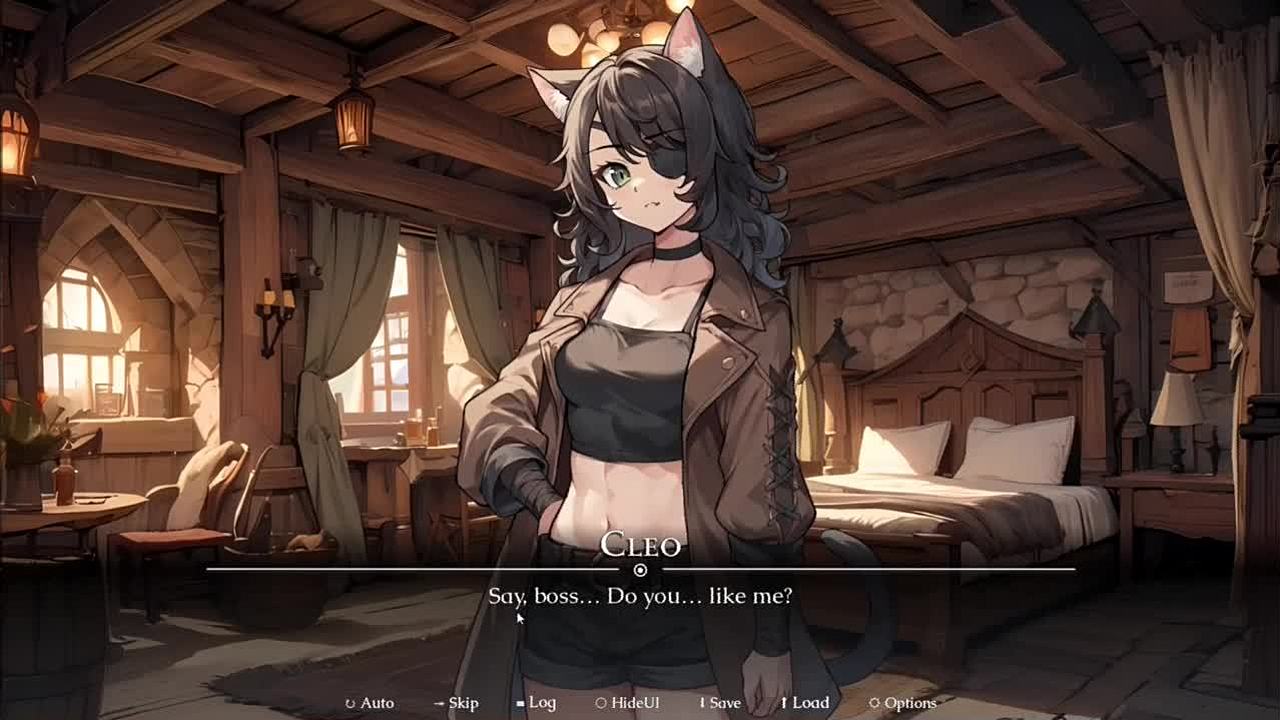Image resolution: width=1280 pixels, height=720 pixels.
Task: Skip through the dialogue
Action: tap(456, 703)
